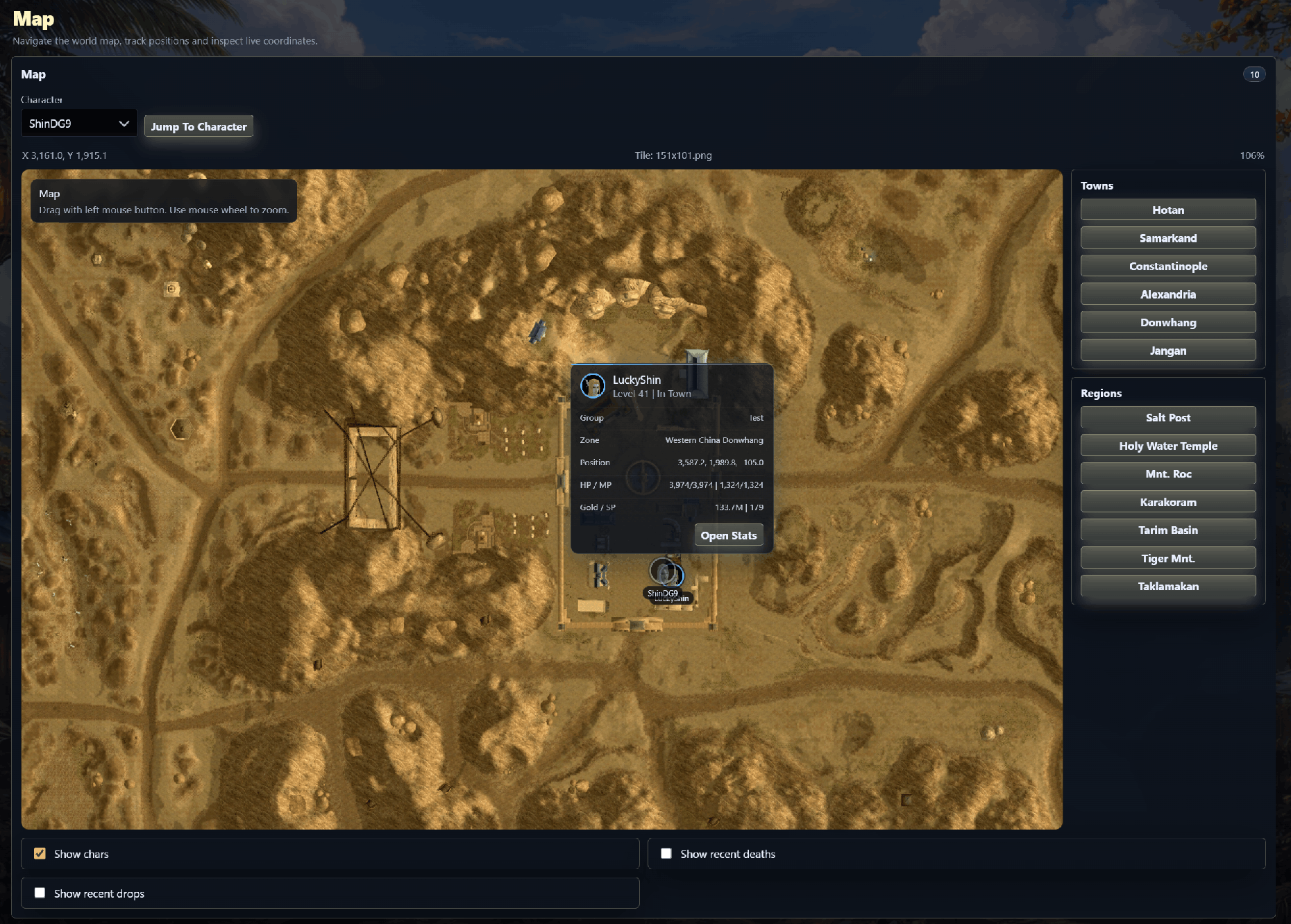Click the 106% zoom level indicator
Image resolution: width=1291 pixels, height=924 pixels.
click(x=1254, y=156)
